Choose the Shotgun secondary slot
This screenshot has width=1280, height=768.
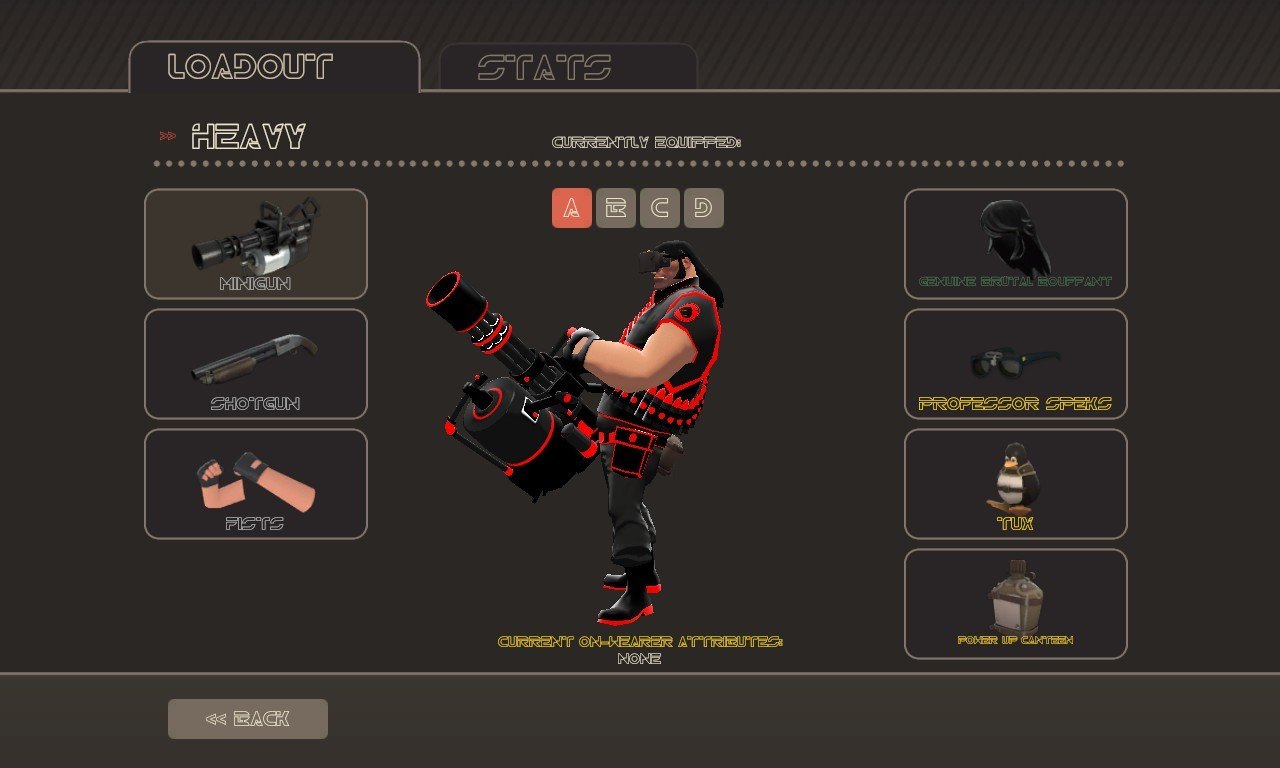pyautogui.click(x=256, y=364)
